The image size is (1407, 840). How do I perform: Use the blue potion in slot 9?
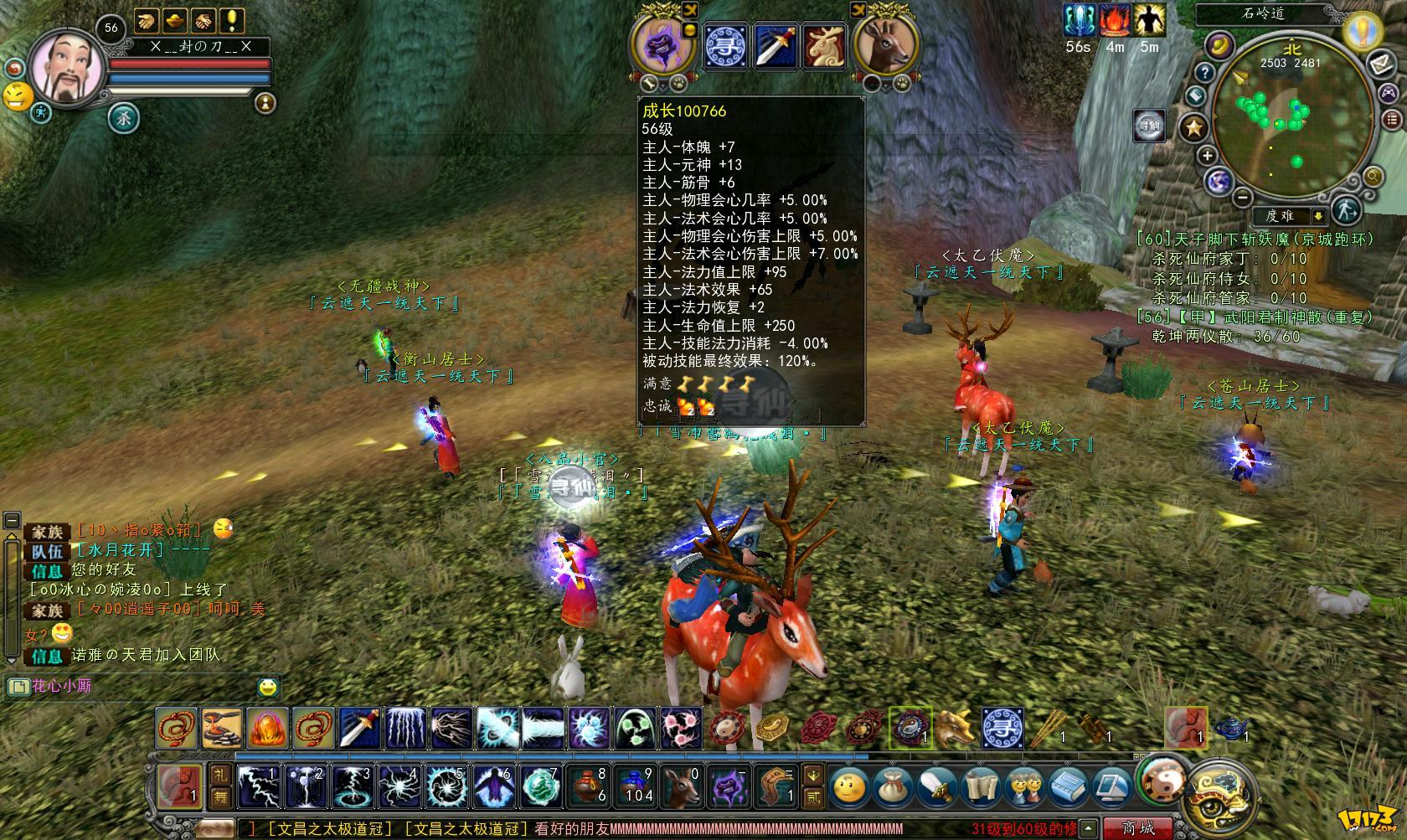pos(635,786)
